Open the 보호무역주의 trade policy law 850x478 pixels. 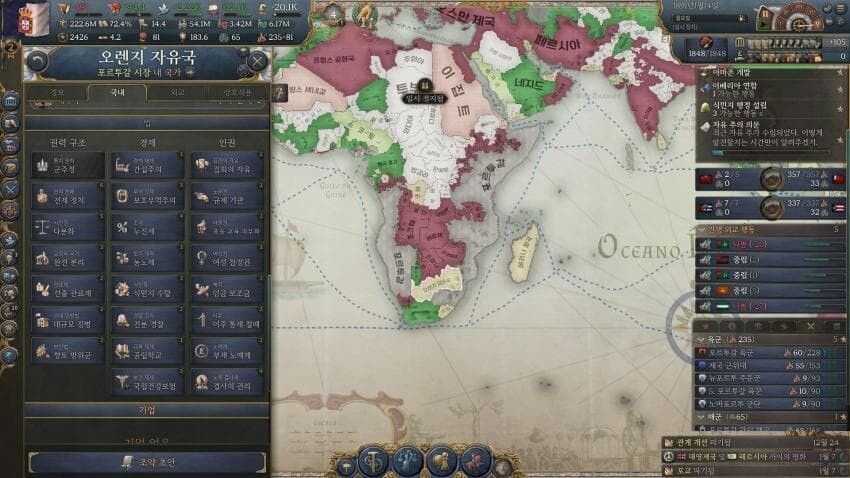click(147, 196)
